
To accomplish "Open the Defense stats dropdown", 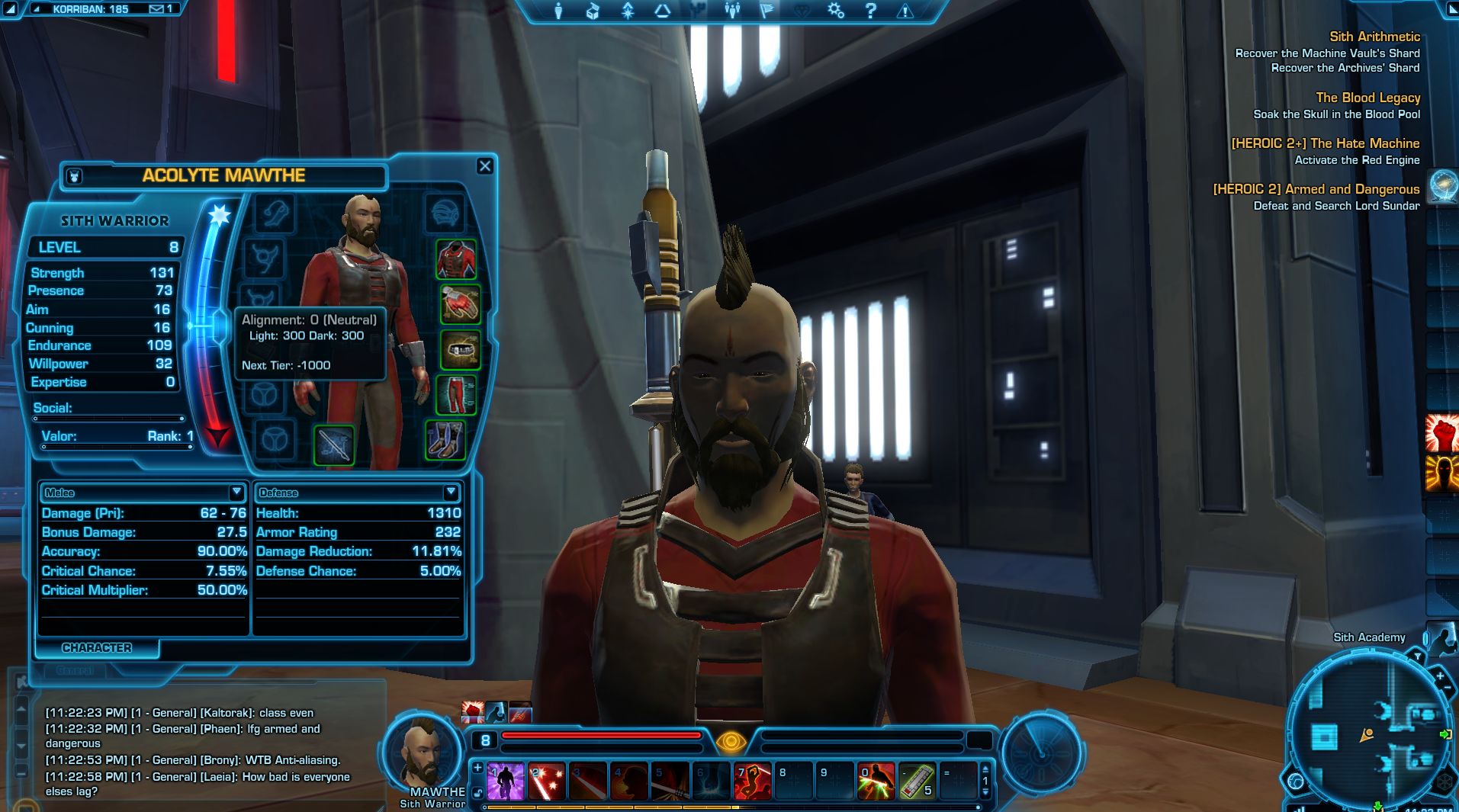I will pyautogui.click(x=451, y=493).
